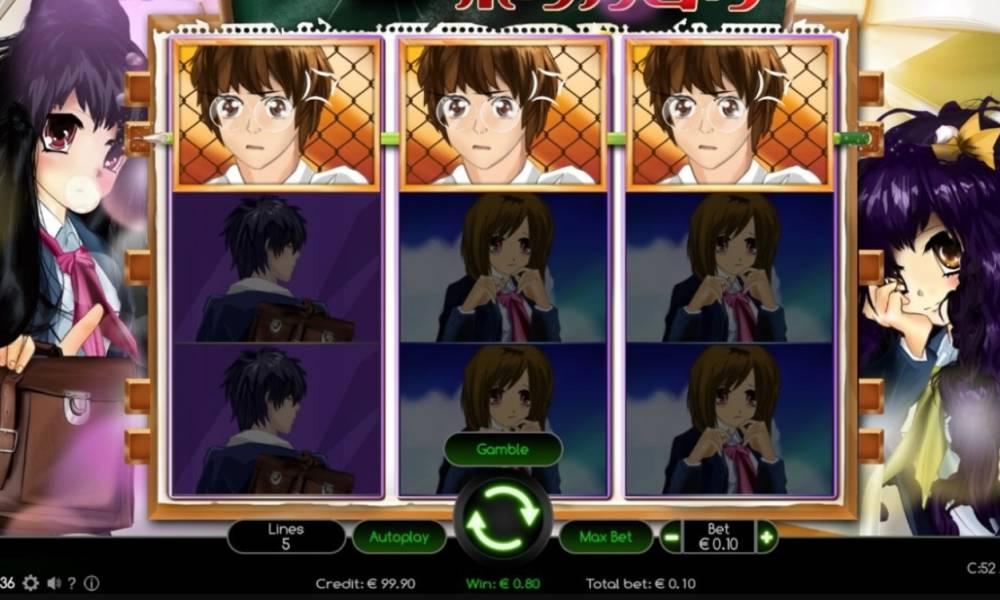Decrease the bet with the minus button

671,537
